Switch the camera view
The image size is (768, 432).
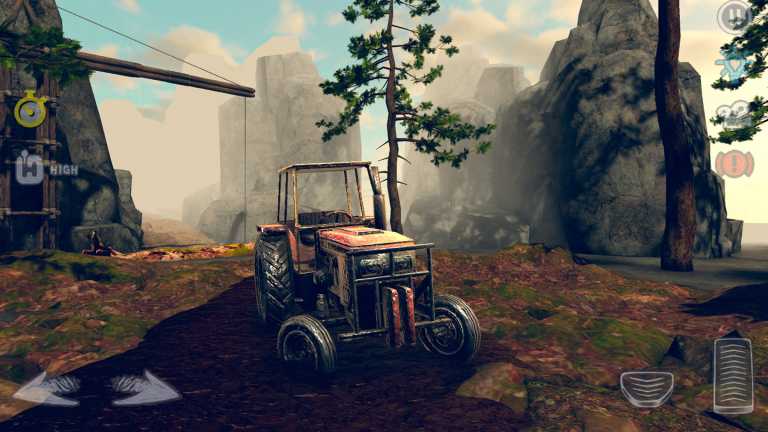(x=734, y=114)
